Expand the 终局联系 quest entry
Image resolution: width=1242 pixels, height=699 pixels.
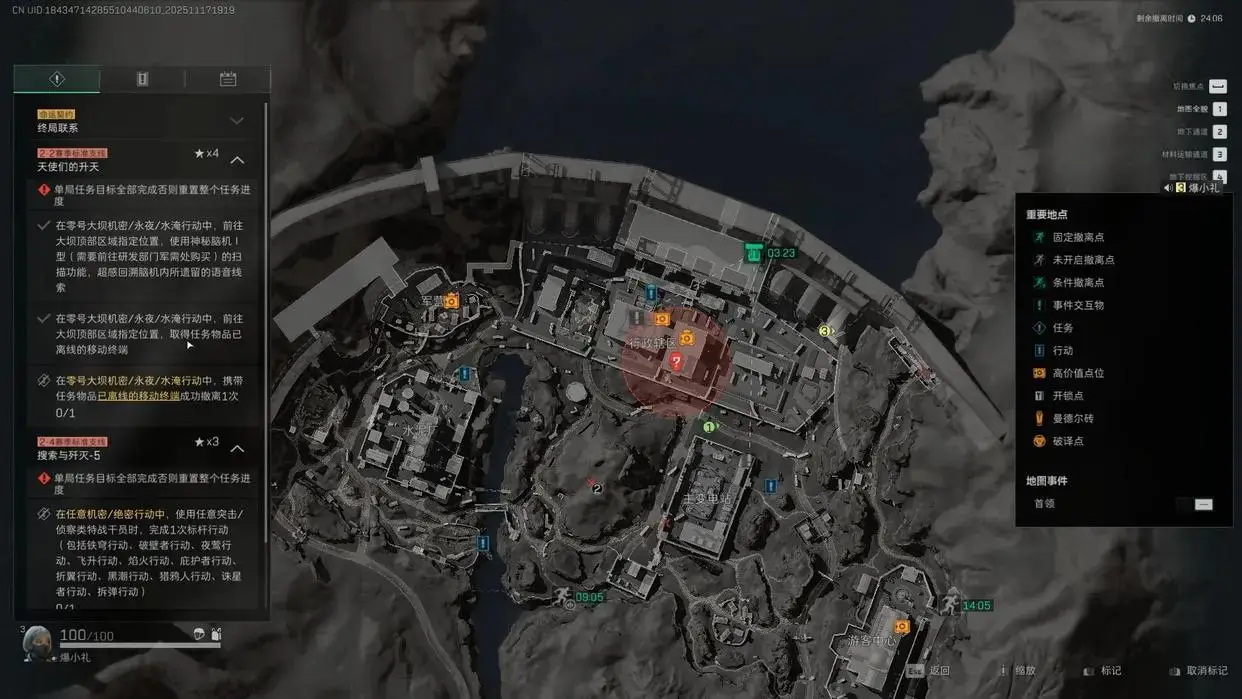237,121
